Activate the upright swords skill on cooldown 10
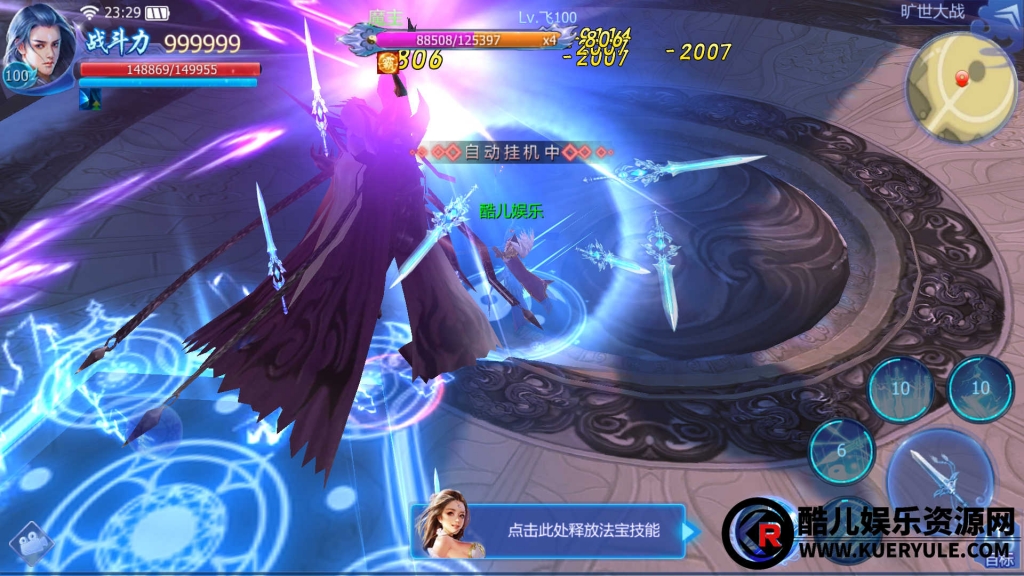1024x576 pixels. pos(900,388)
